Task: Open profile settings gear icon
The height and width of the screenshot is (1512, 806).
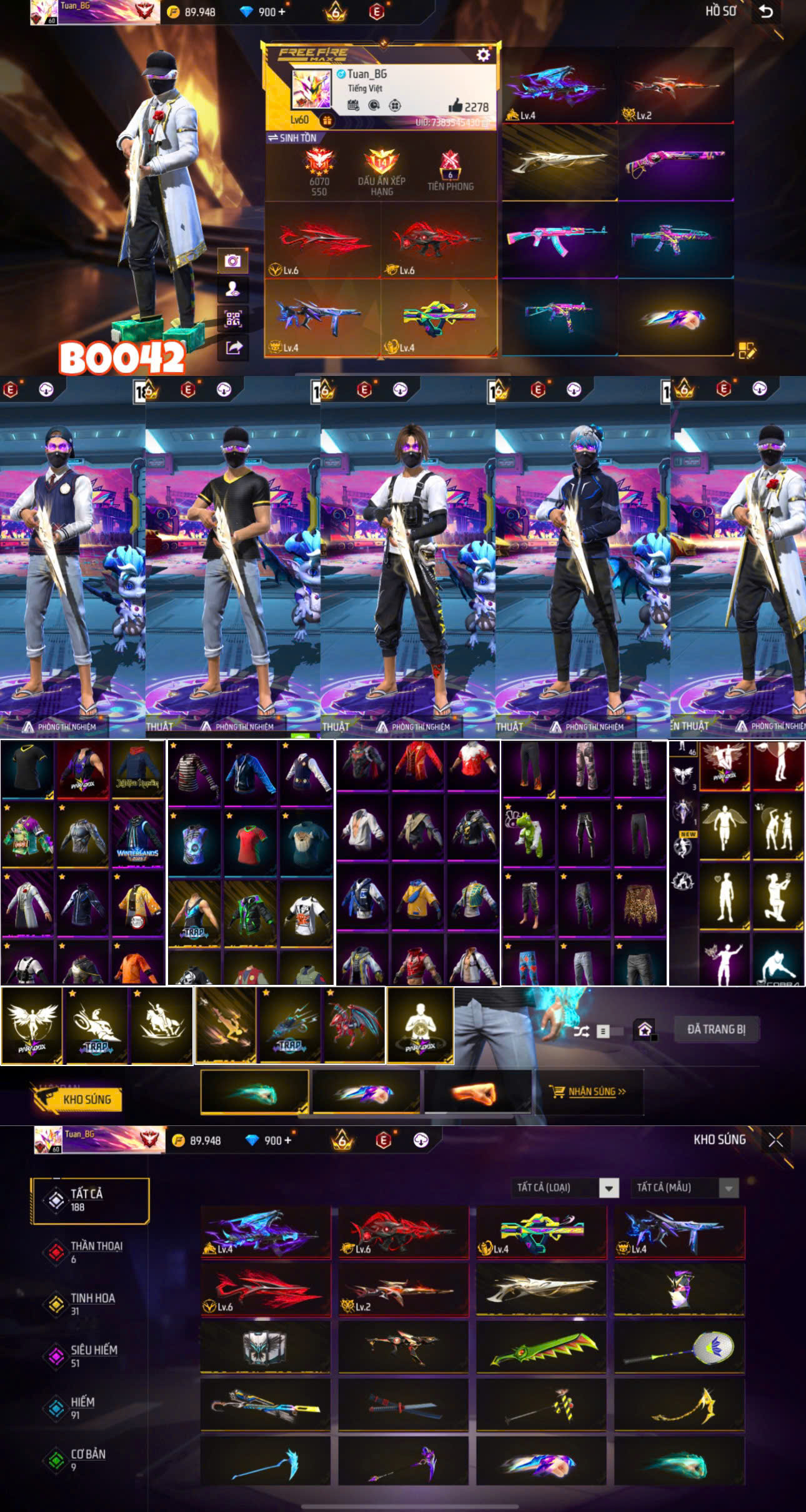Action: [x=483, y=55]
